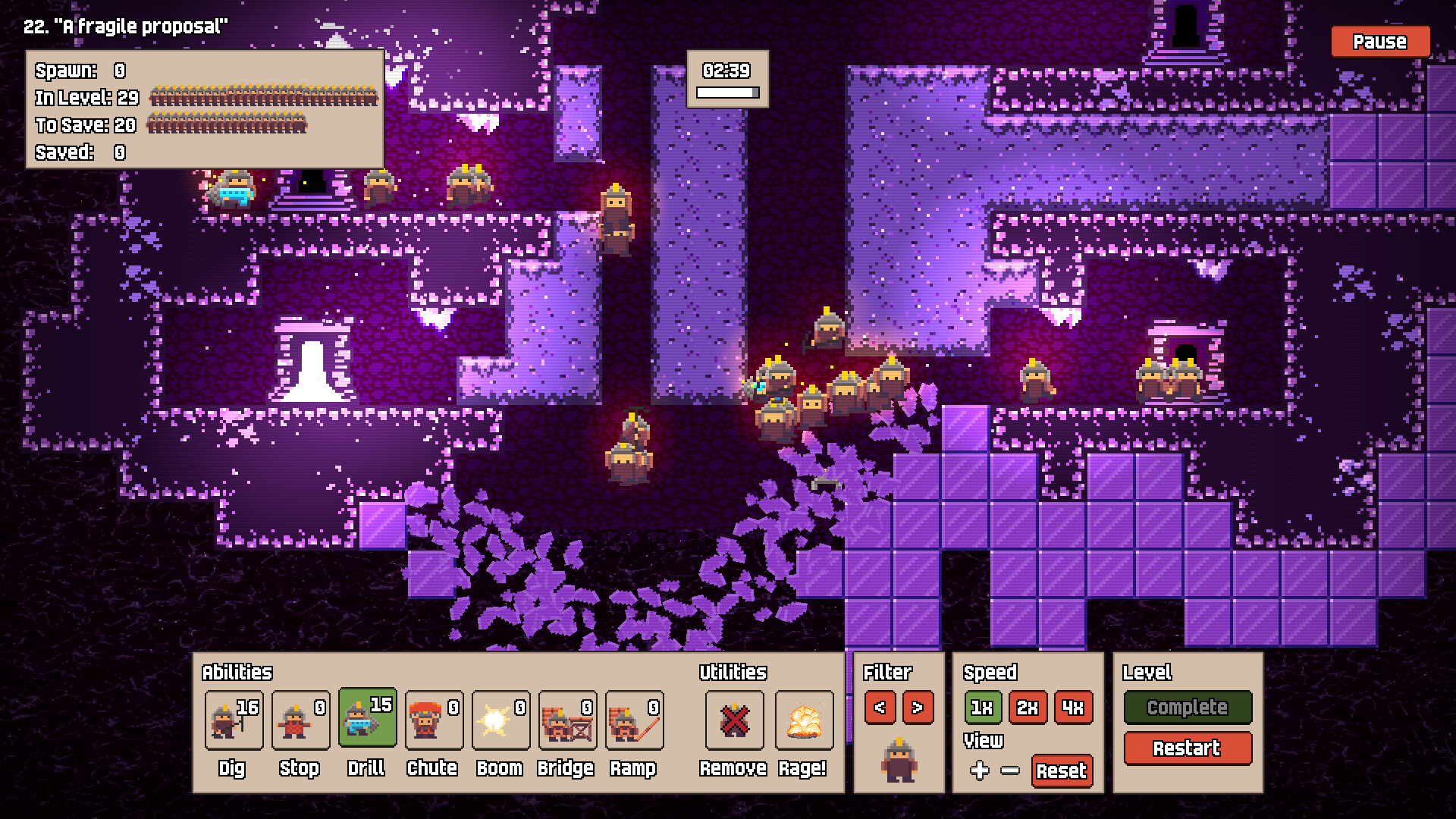The width and height of the screenshot is (1456, 819).
Task: Trigger the Rage! utility
Action: 804,720
